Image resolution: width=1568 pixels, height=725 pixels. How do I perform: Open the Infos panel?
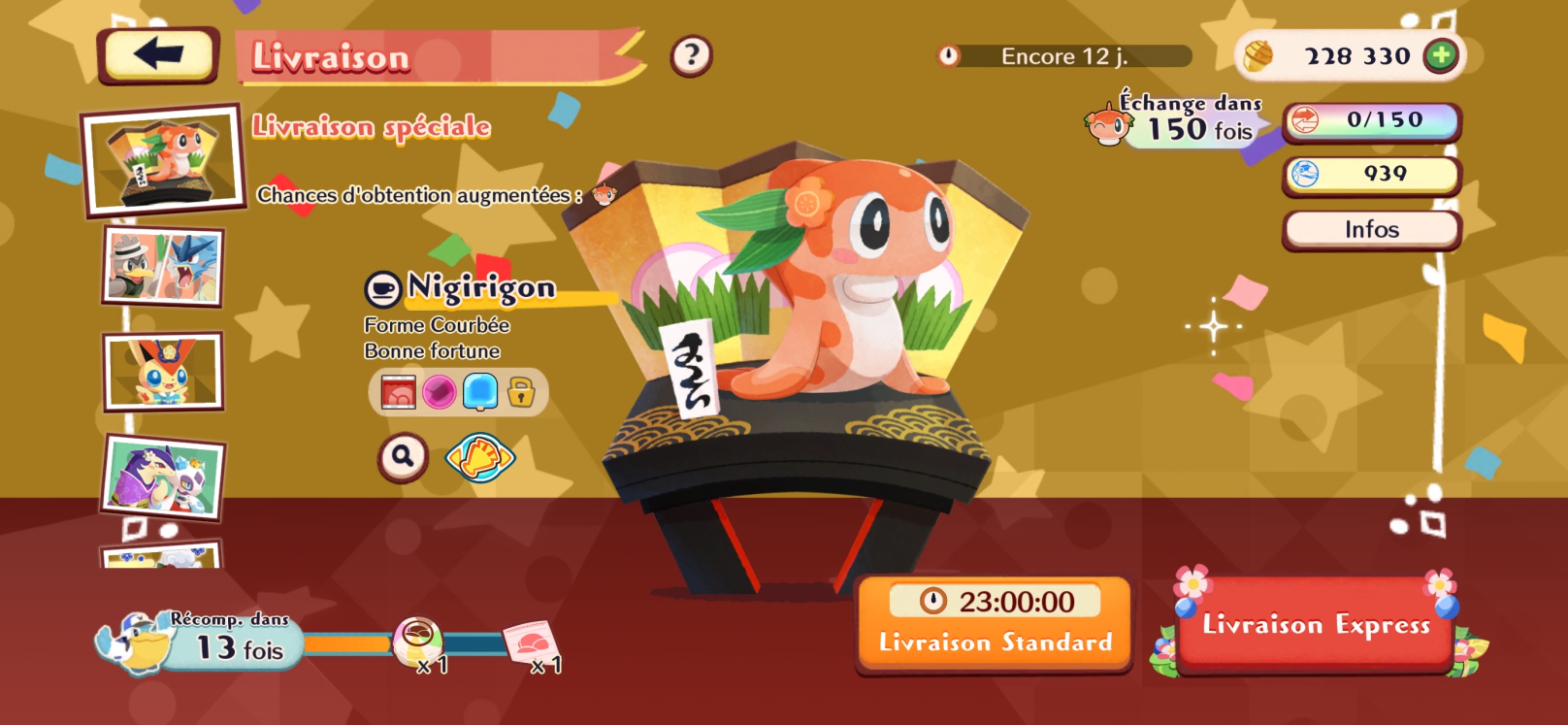click(1371, 230)
